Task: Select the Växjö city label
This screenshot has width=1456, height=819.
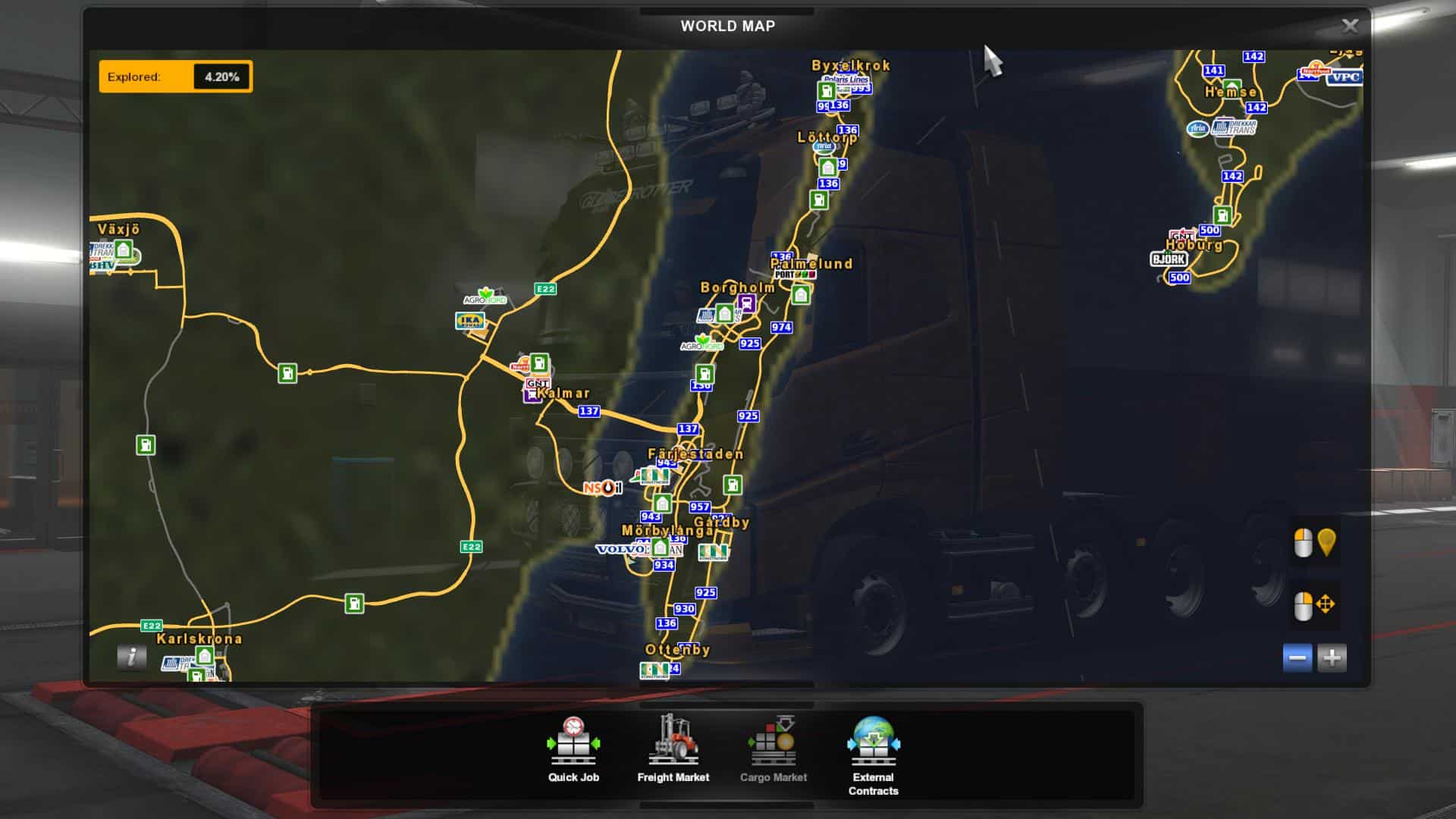Action: coord(119,229)
